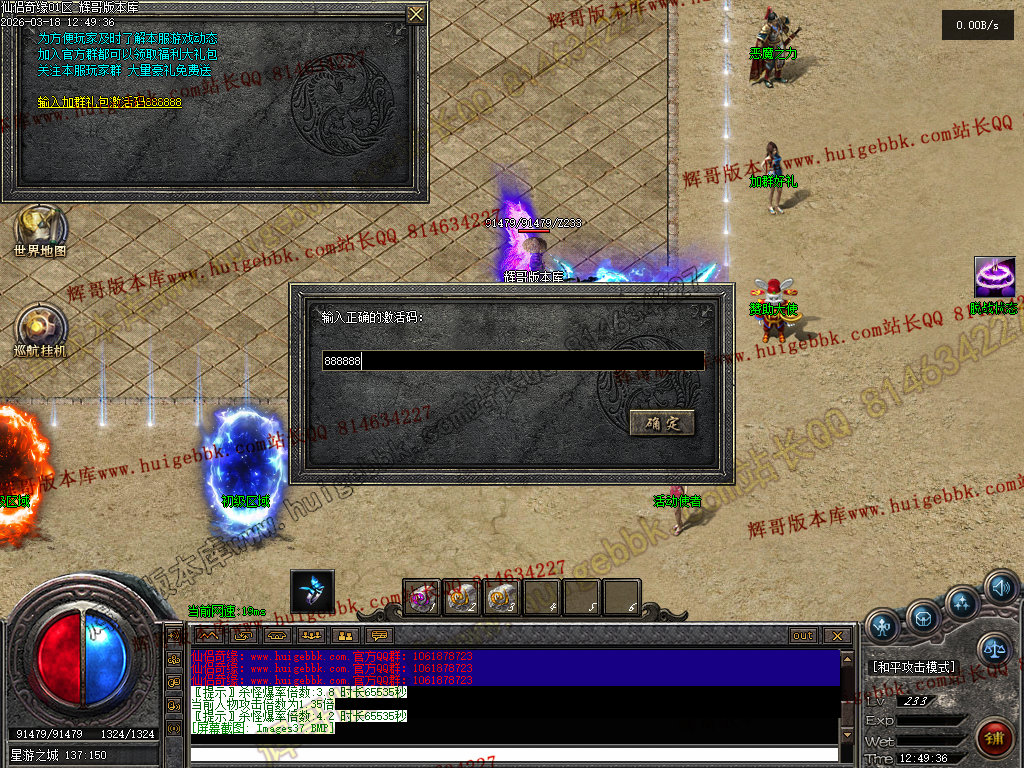The width and height of the screenshot is (1024, 768).
Task: Focus the activation code input field
Action: (513, 361)
